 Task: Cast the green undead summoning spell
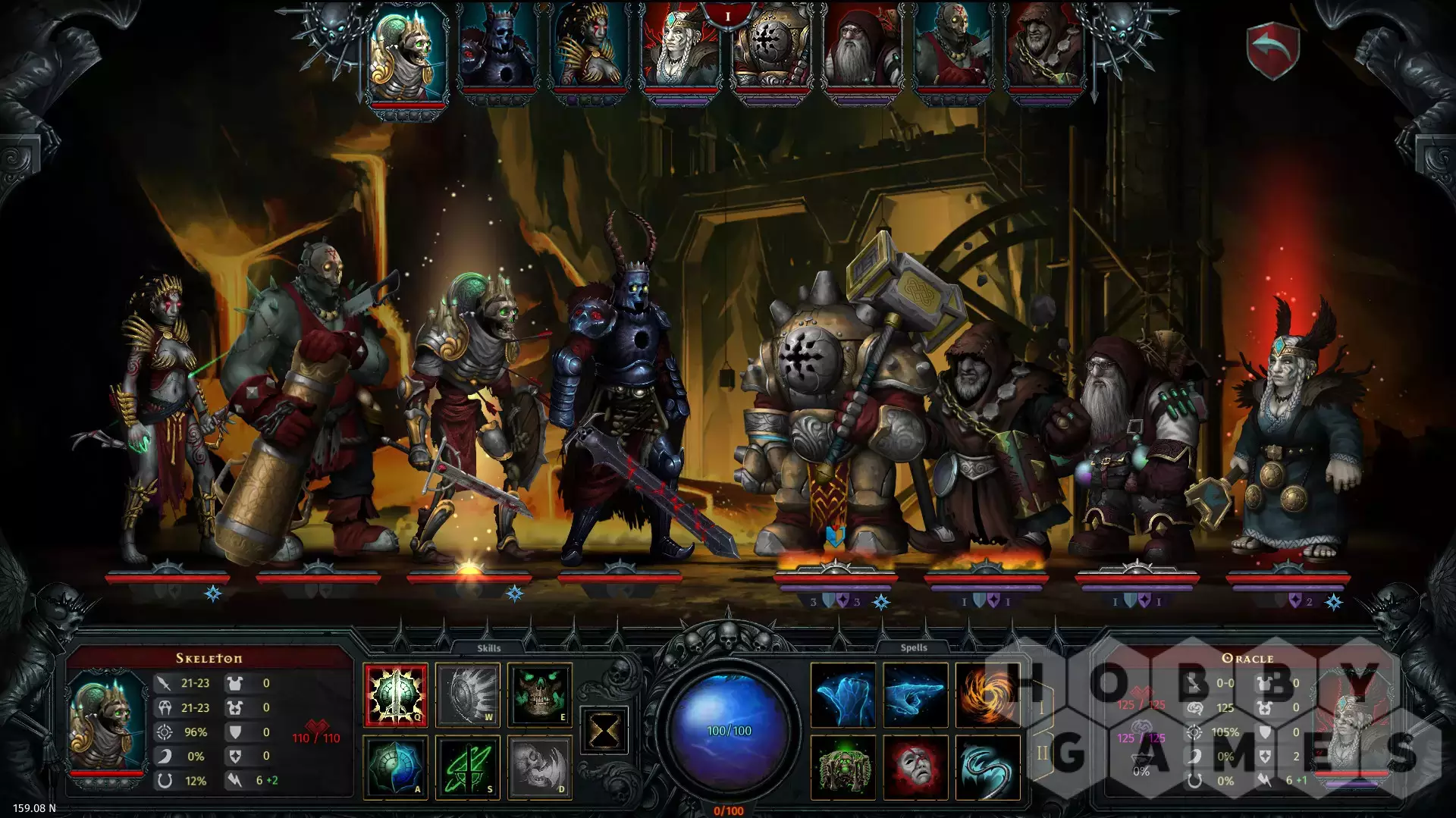tap(843, 767)
